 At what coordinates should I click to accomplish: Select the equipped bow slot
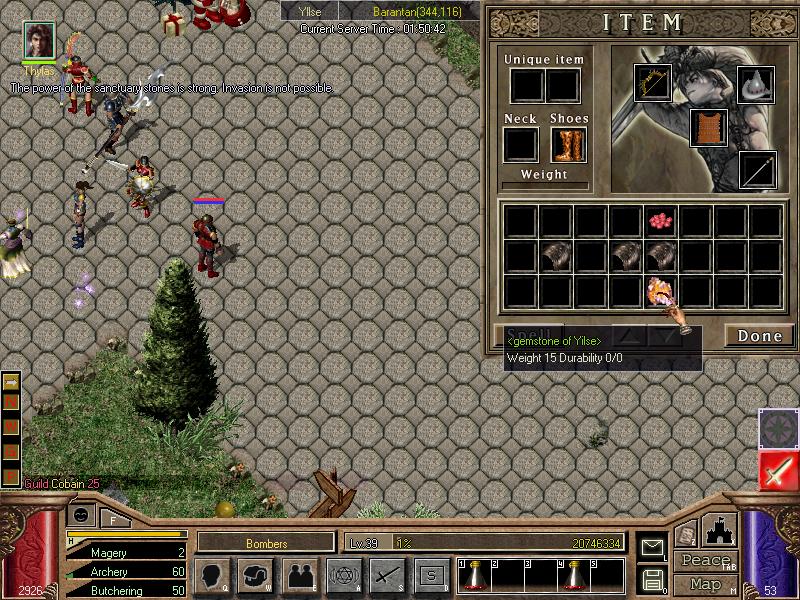tap(653, 83)
